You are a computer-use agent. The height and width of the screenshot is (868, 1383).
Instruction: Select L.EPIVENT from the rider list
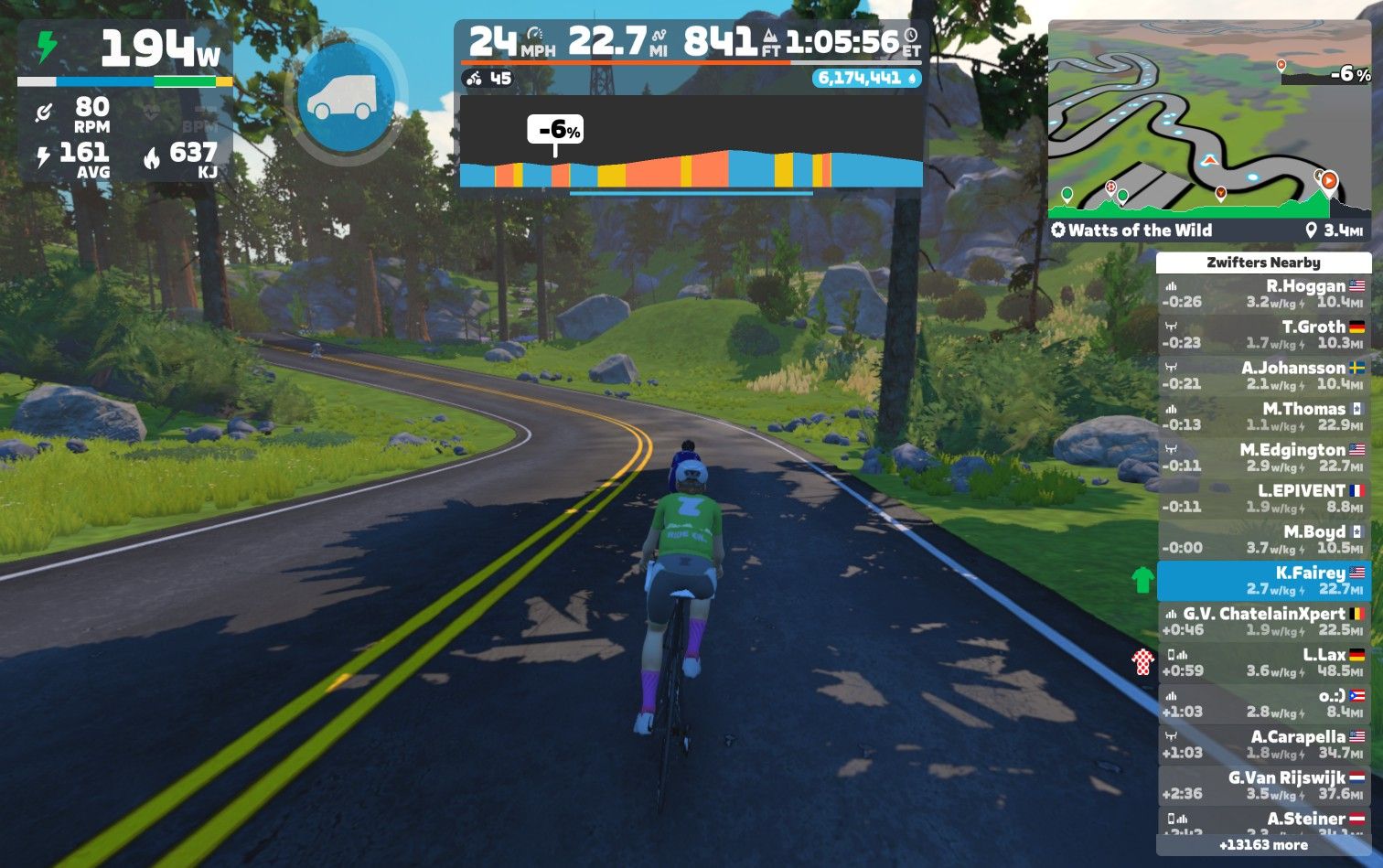pyautogui.click(x=1263, y=498)
